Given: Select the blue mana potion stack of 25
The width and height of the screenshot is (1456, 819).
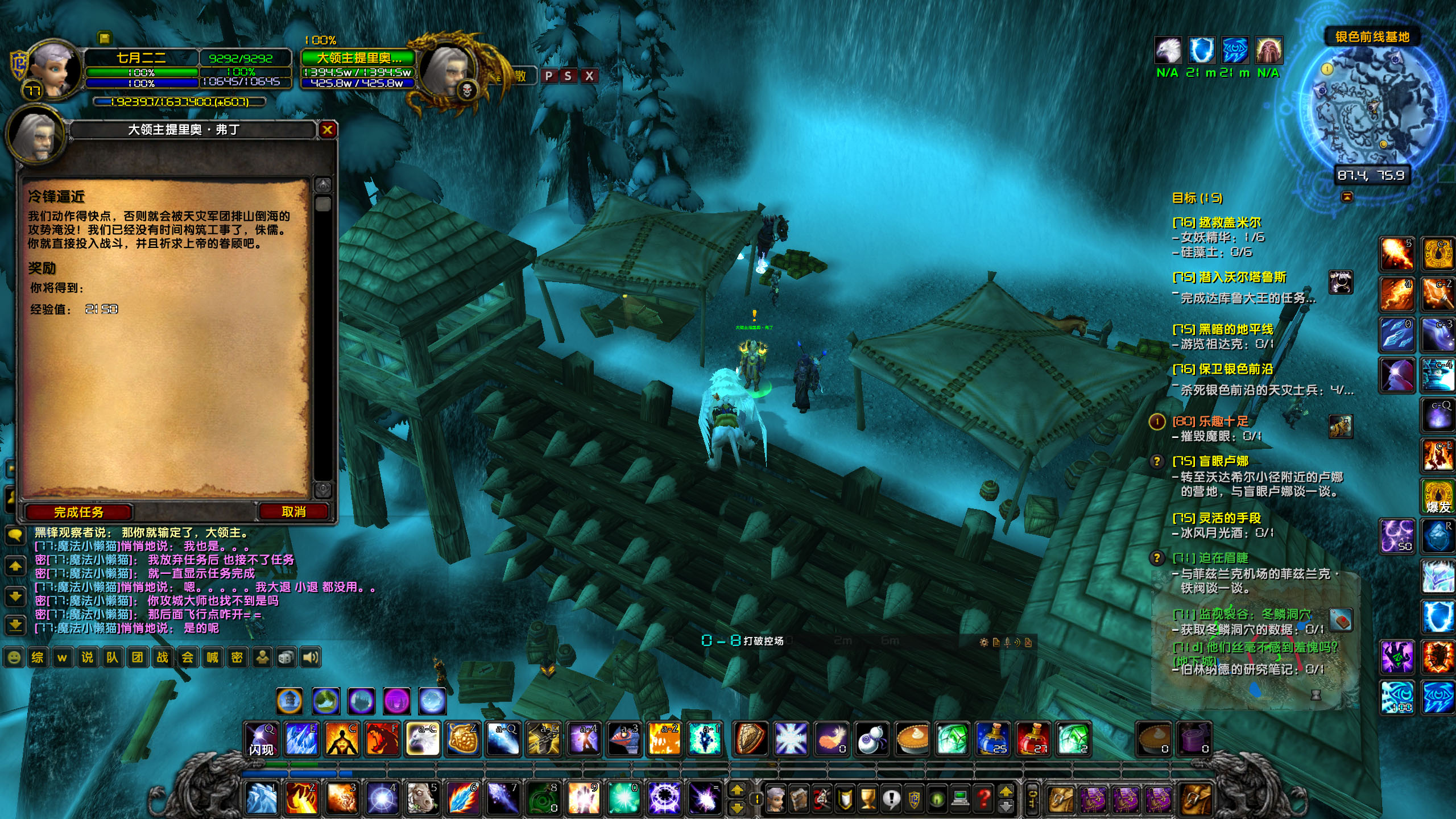Looking at the screenshot, I should pyautogui.click(x=992, y=739).
